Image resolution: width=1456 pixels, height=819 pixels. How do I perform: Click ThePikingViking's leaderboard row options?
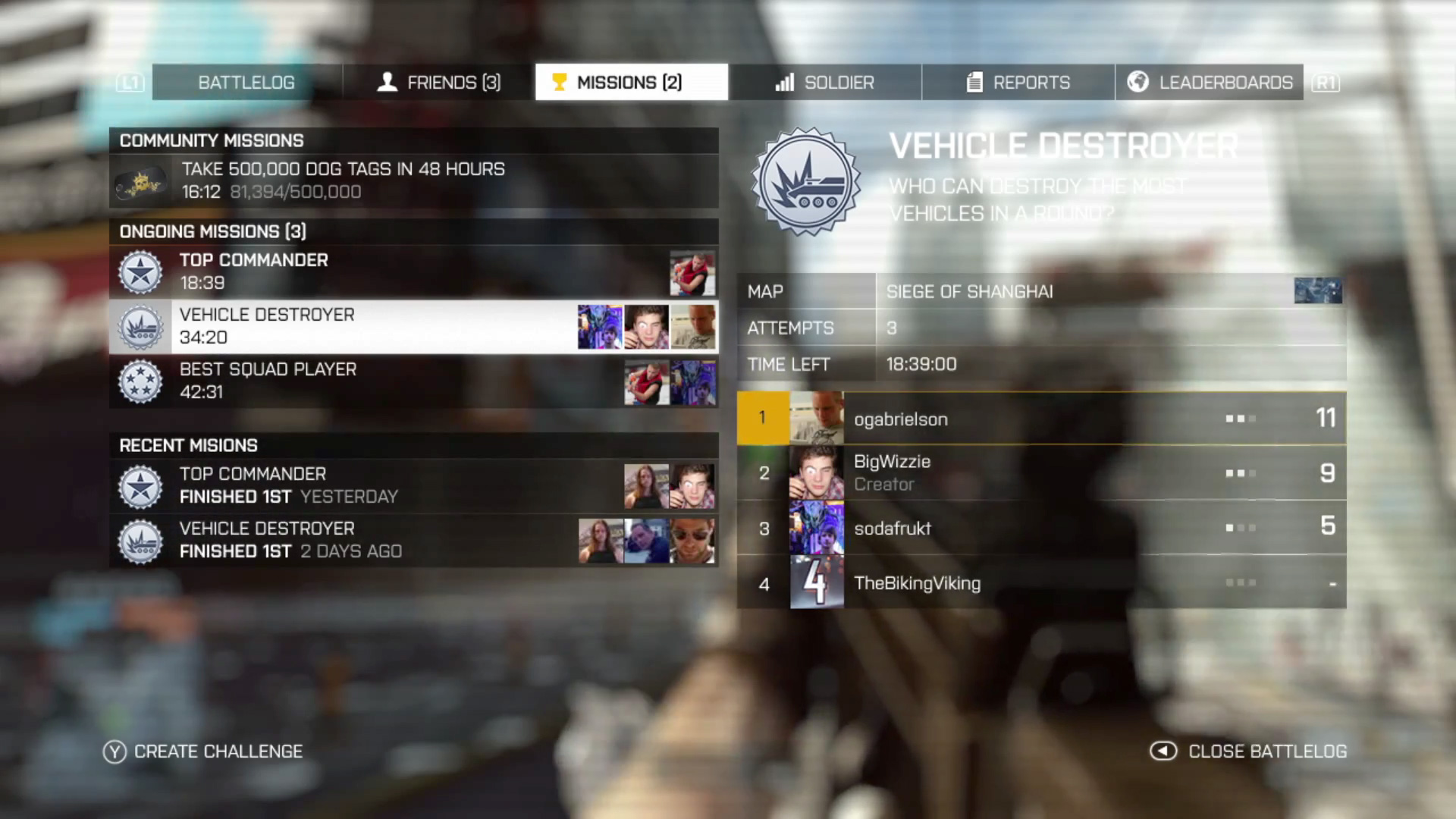(1241, 583)
